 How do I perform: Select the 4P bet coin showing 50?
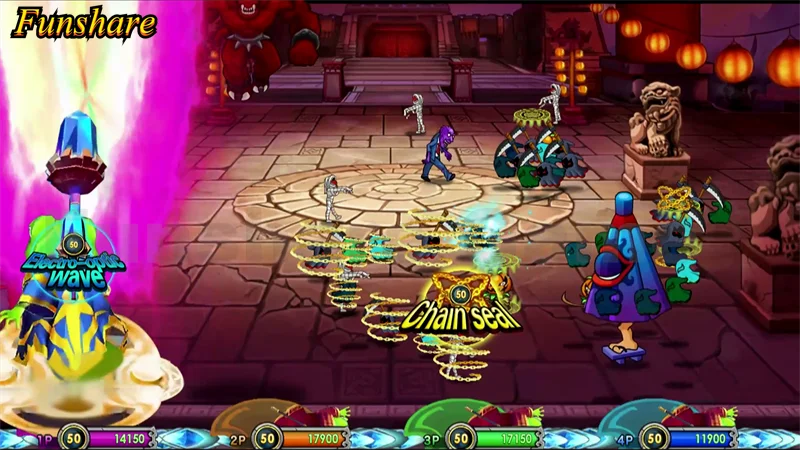[x=654, y=437]
